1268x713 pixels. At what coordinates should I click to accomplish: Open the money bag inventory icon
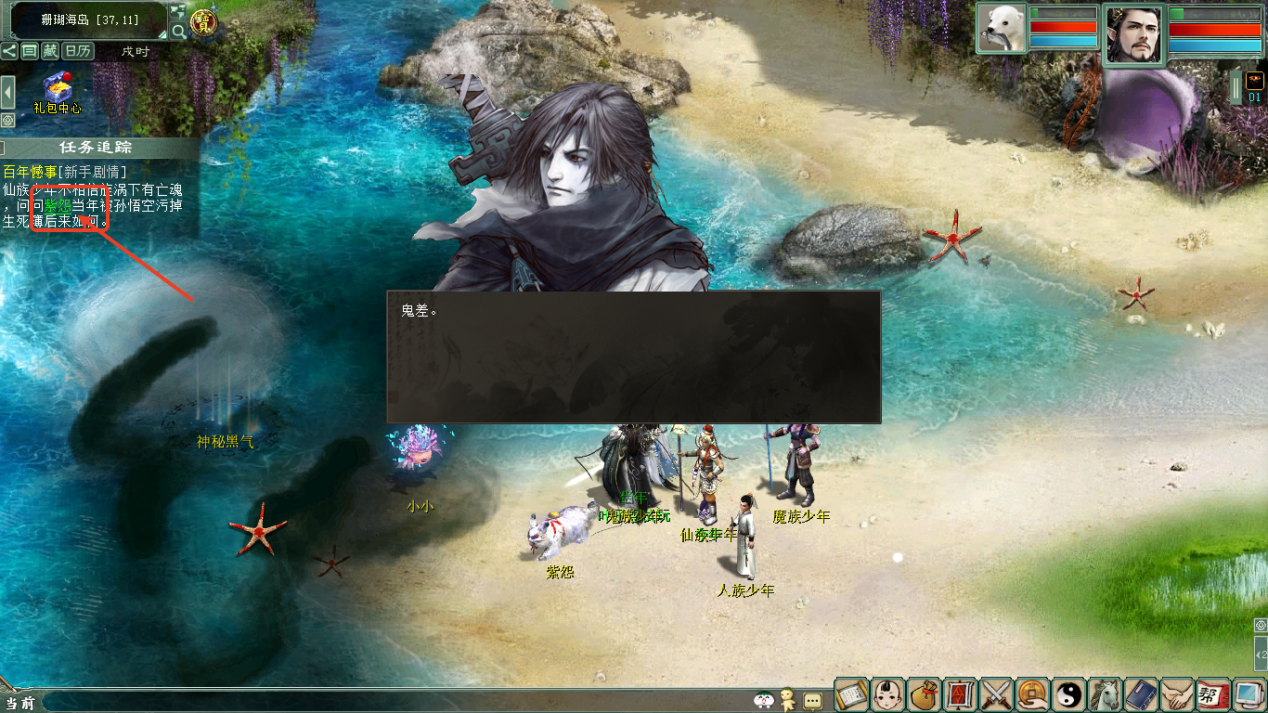coord(925,693)
